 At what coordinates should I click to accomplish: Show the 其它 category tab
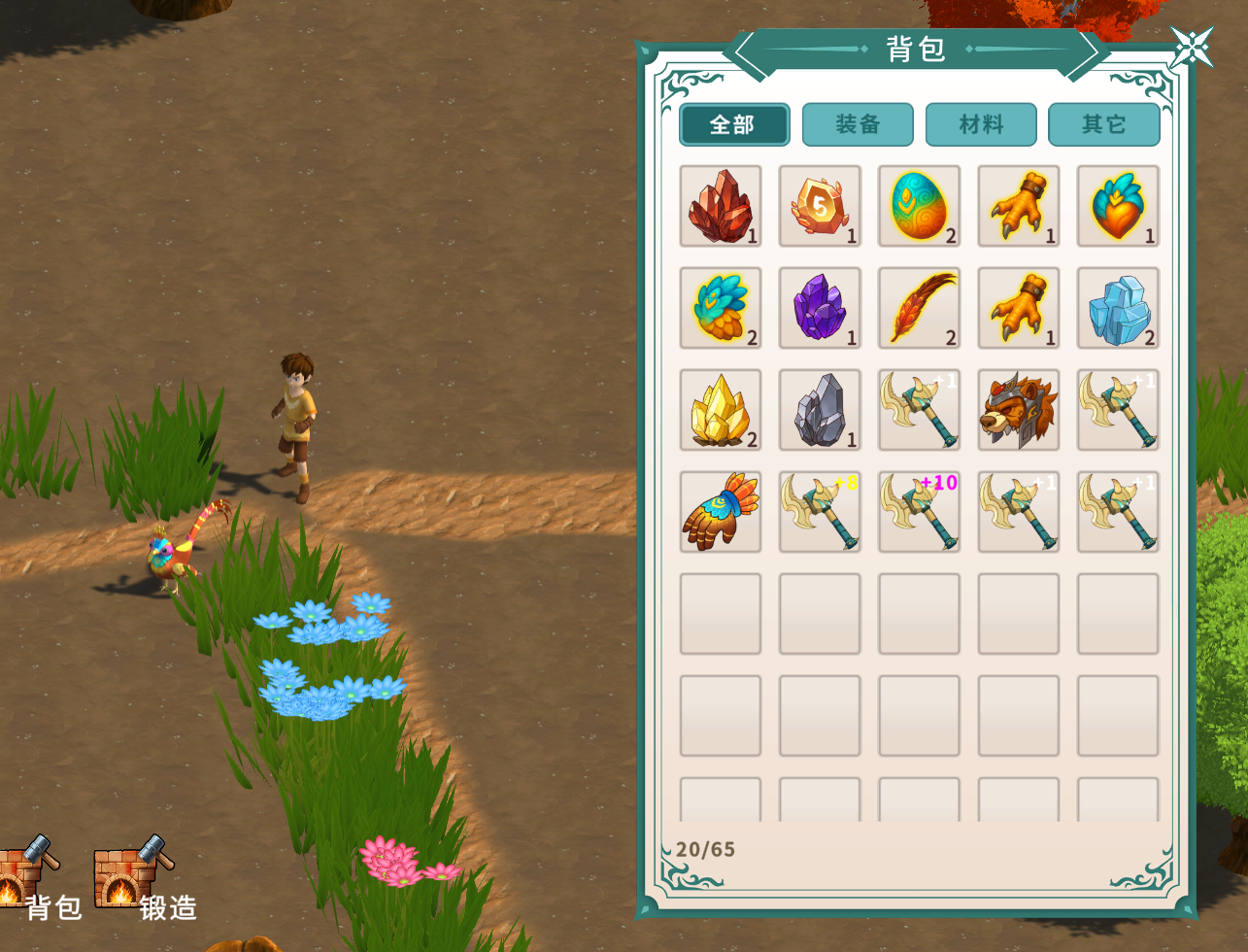click(1103, 124)
